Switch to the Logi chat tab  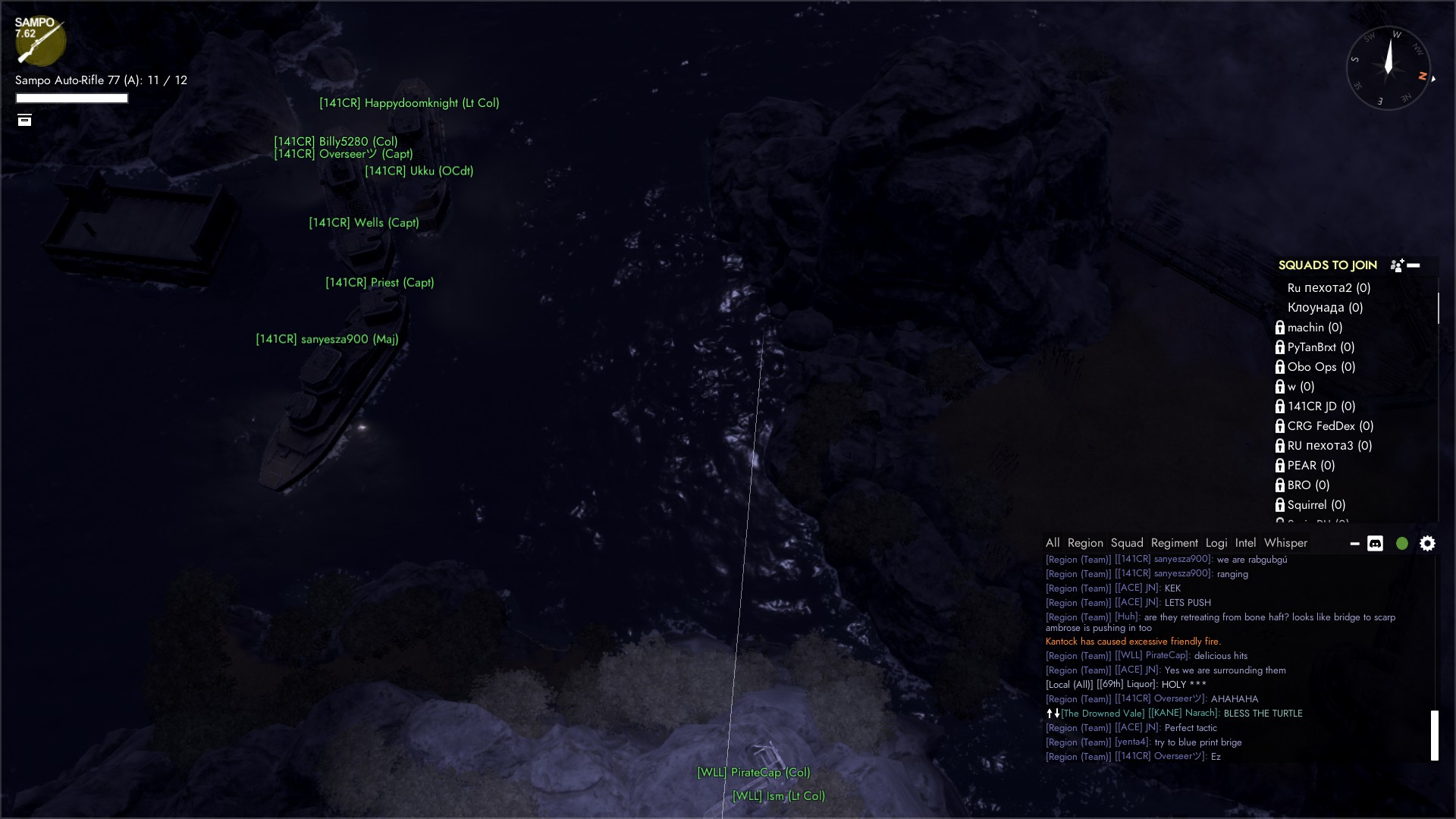[x=1216, y=543]
